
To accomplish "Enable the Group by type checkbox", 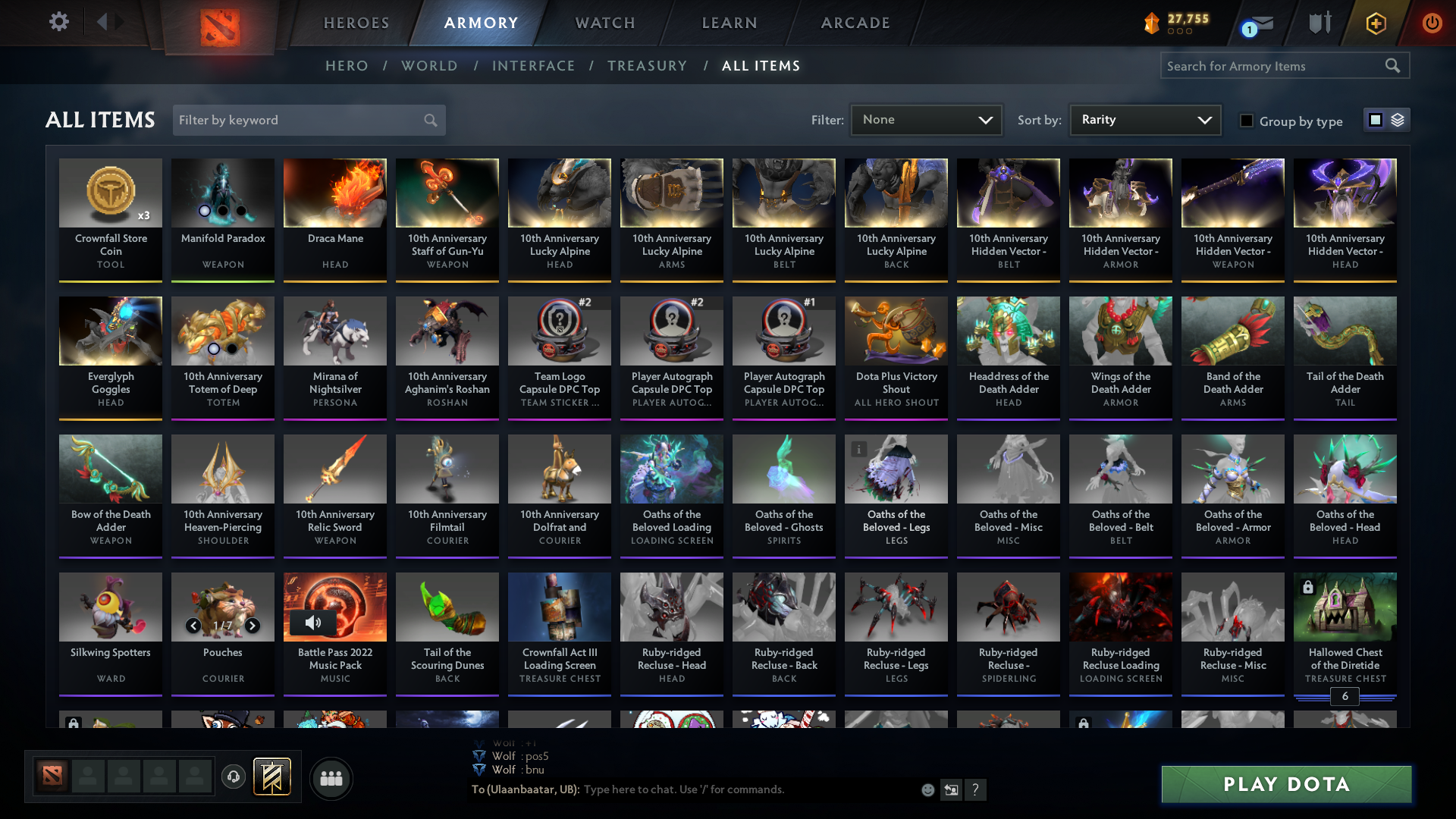I will coord(1247,121).
